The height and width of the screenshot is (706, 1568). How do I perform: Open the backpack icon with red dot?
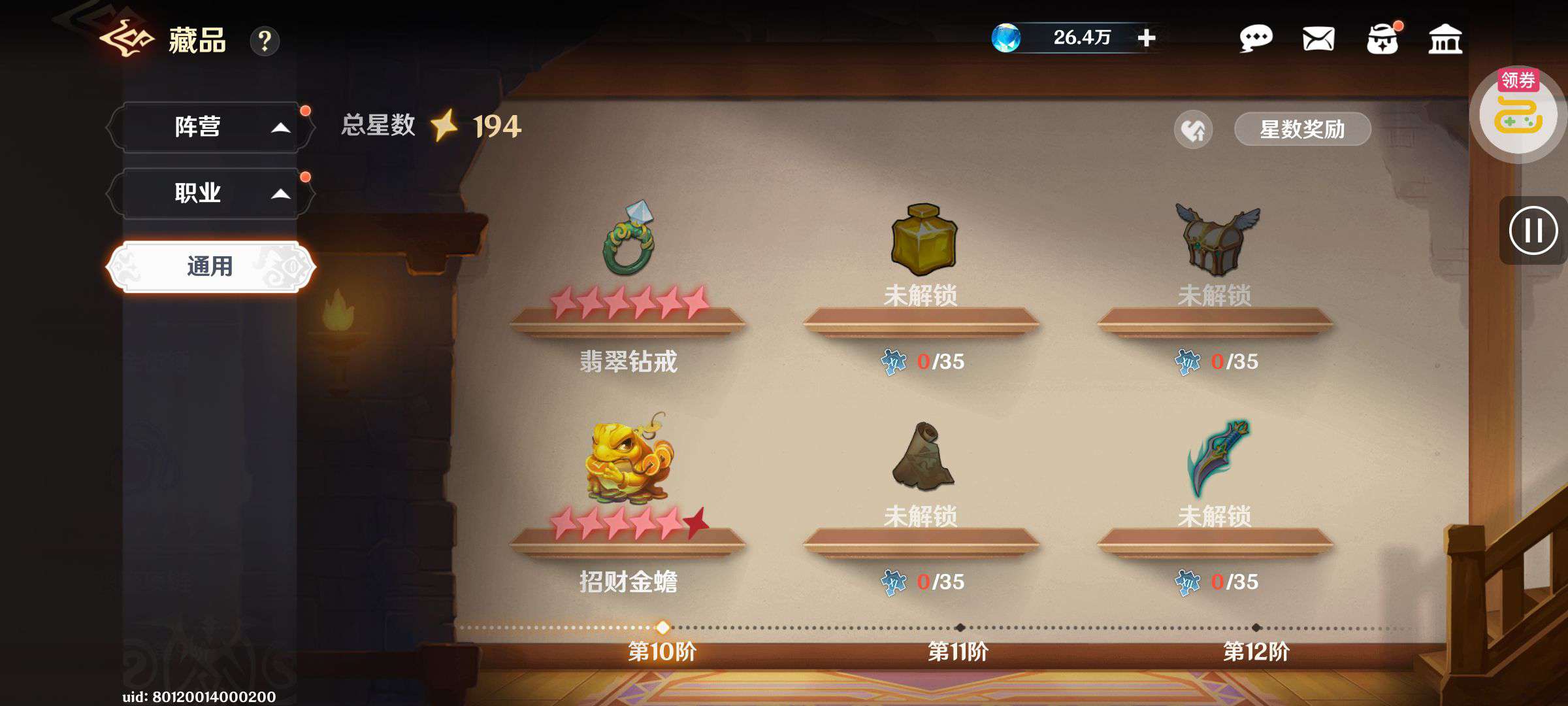(x=1382, y=39)
